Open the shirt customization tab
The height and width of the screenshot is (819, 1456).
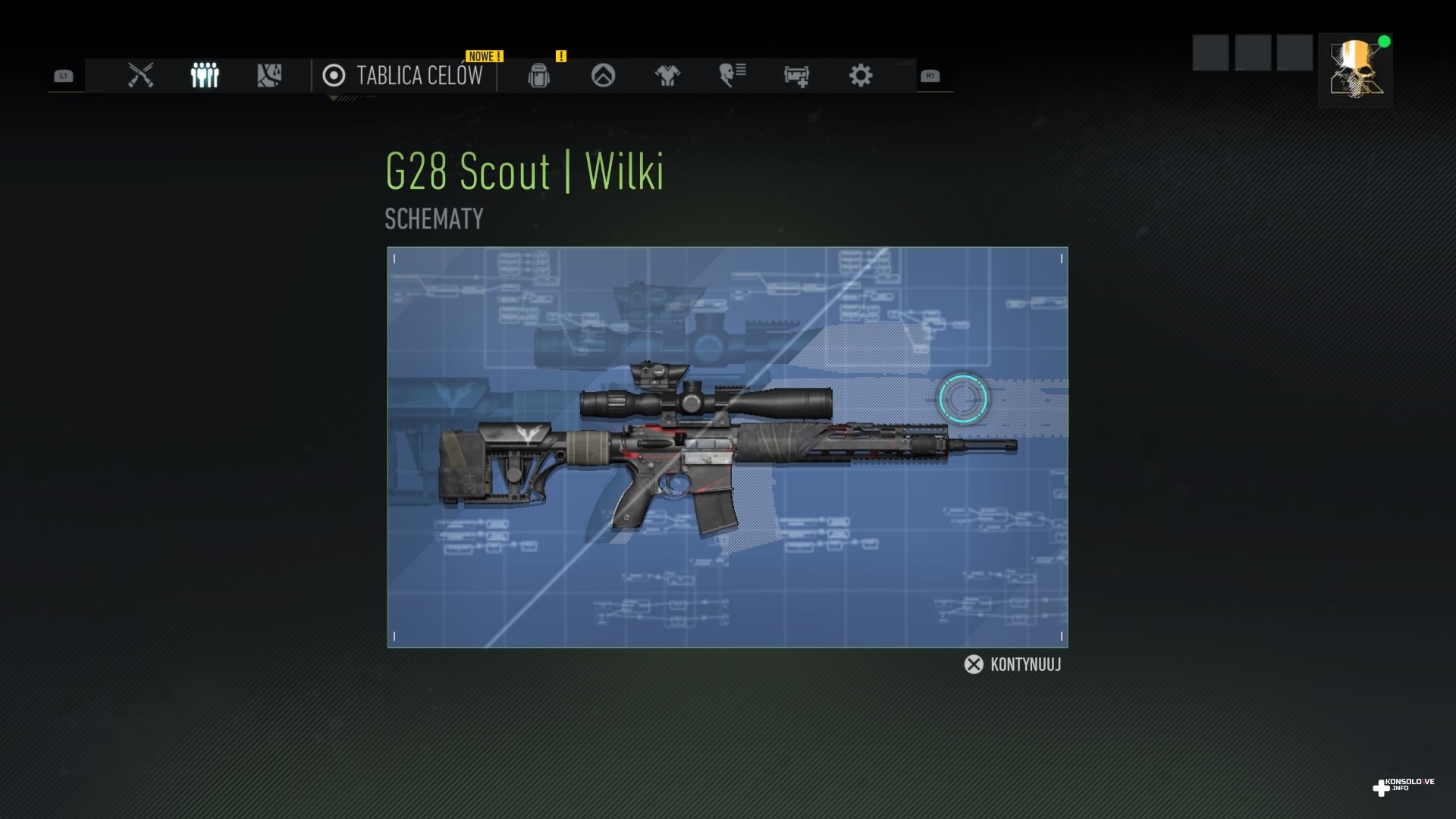click(x=667, y=76)
